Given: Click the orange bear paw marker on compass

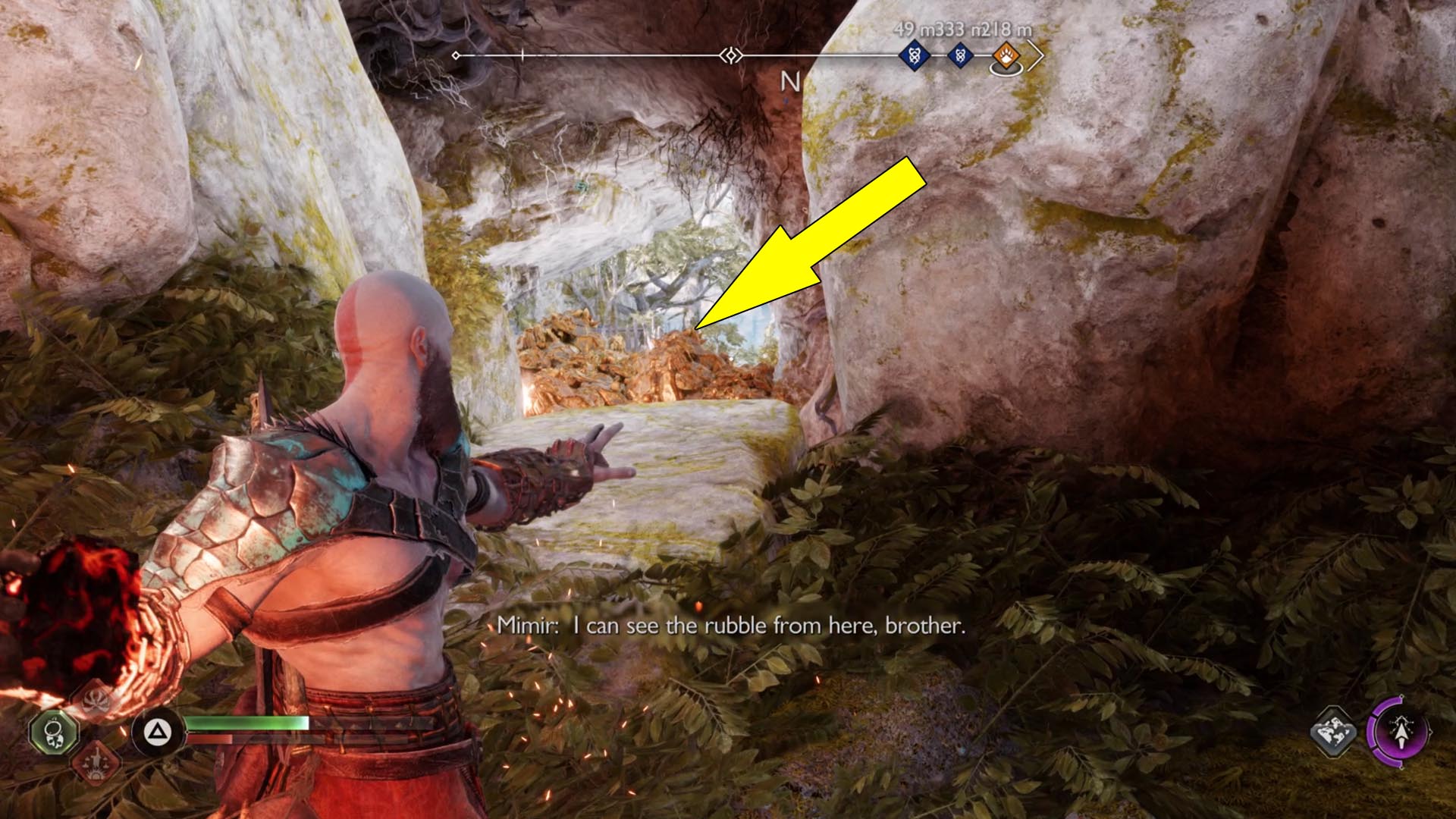Looking at the screenshot, I should click(1006, 55).
